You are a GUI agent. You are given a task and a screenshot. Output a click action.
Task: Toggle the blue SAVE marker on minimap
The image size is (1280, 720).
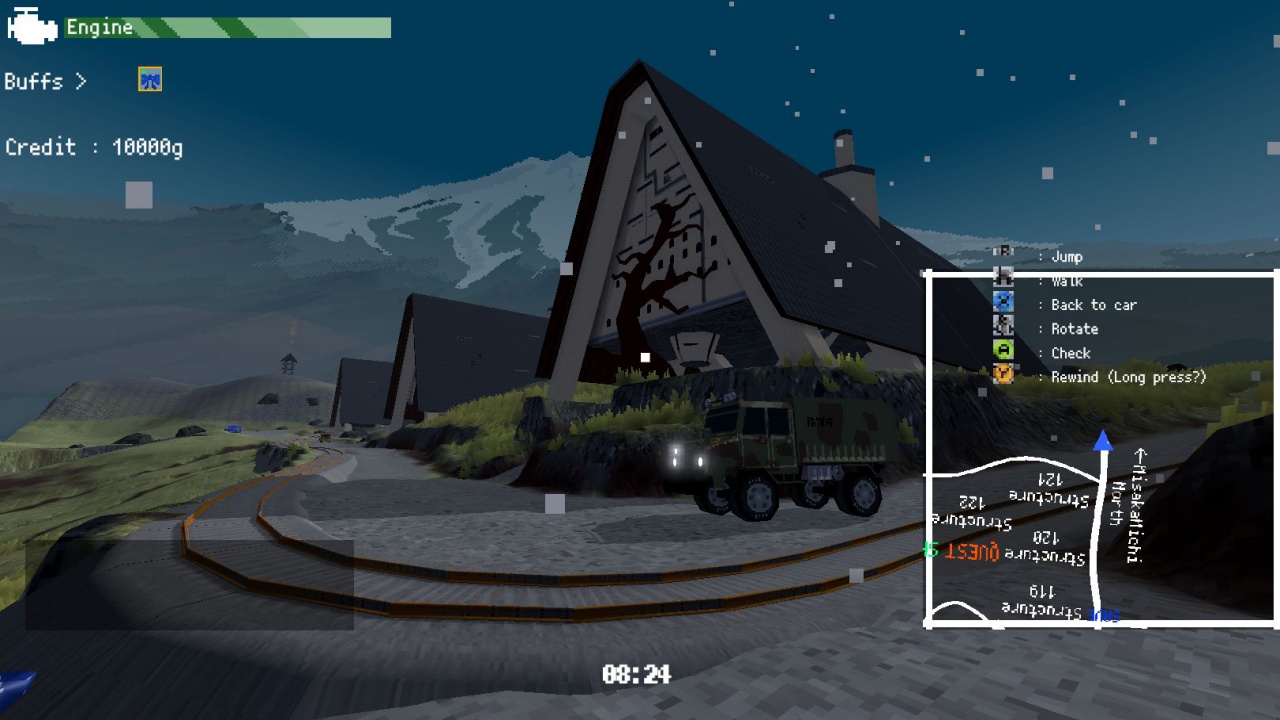[x=1102, y=616]
